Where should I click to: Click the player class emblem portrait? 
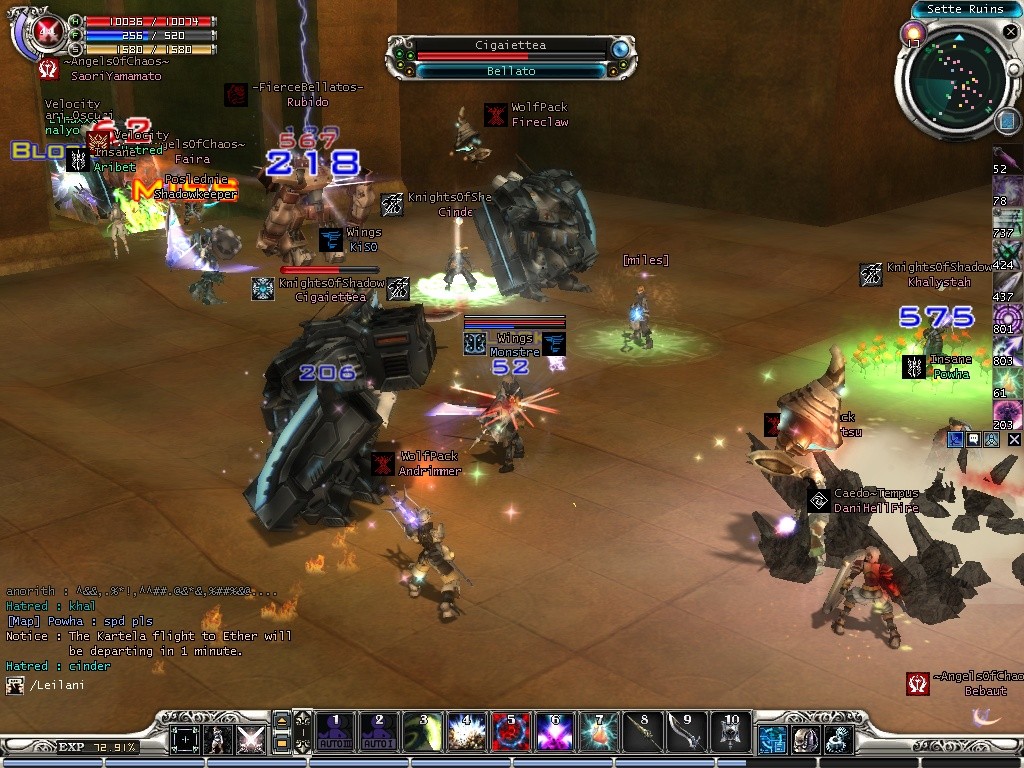tap(43, 32)
